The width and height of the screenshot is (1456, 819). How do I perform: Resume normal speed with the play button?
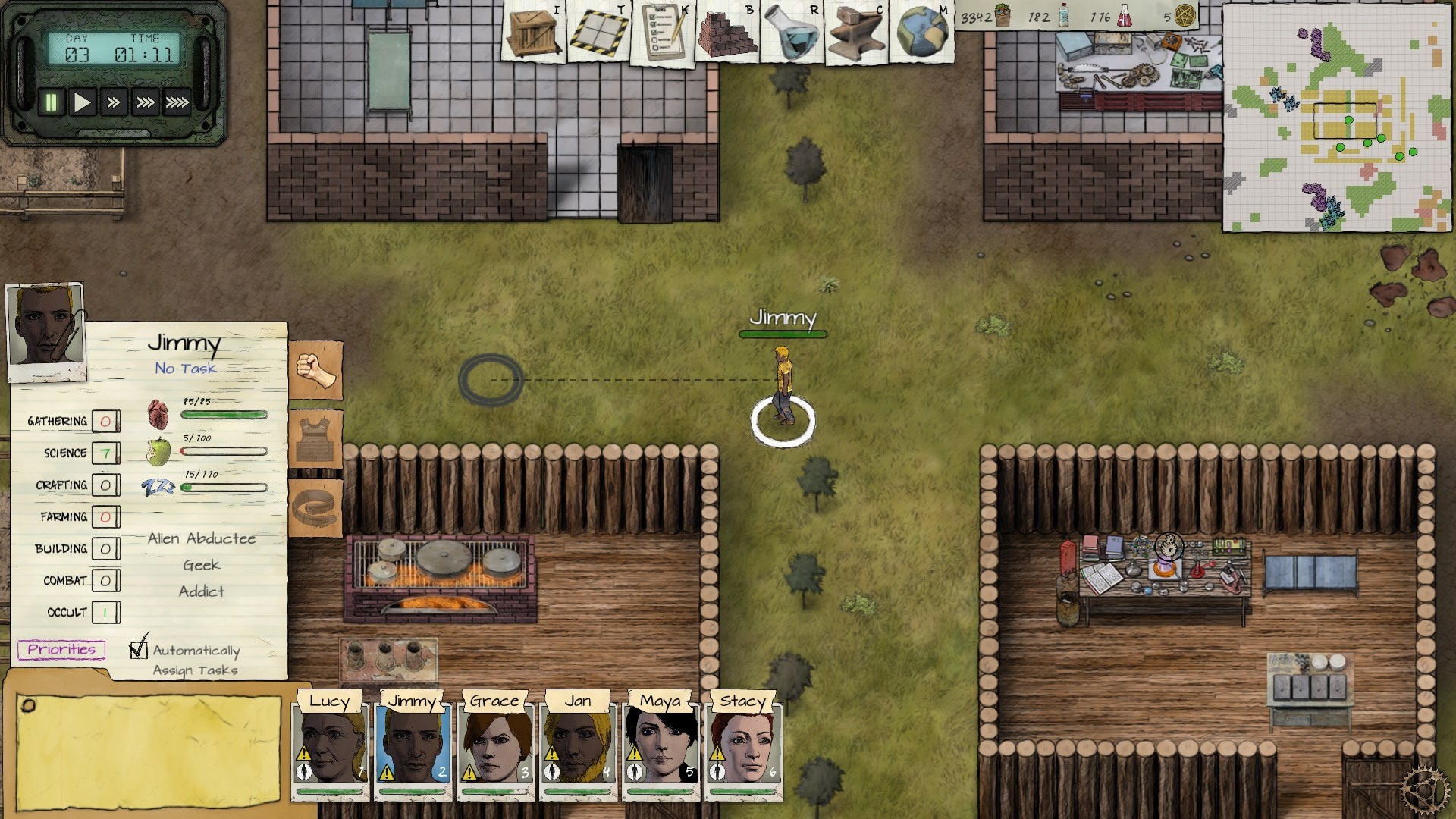click(x=82, y=102)
